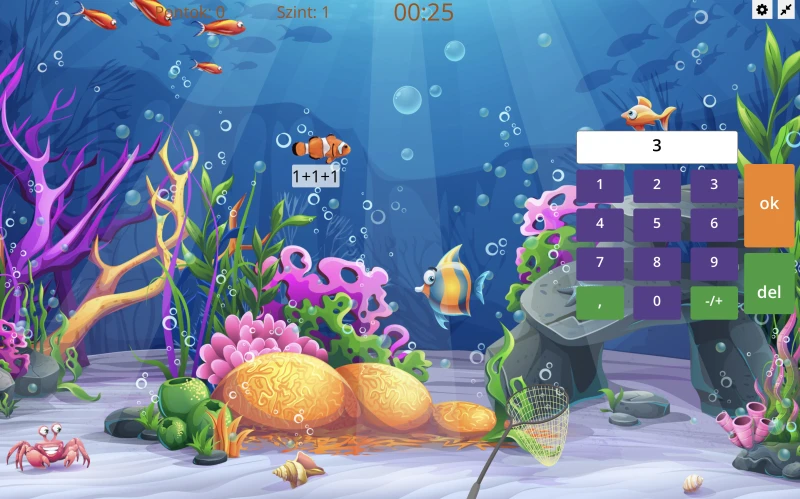
Task: Confirm the answer with the orange ok button
Action: coord(769,204)
